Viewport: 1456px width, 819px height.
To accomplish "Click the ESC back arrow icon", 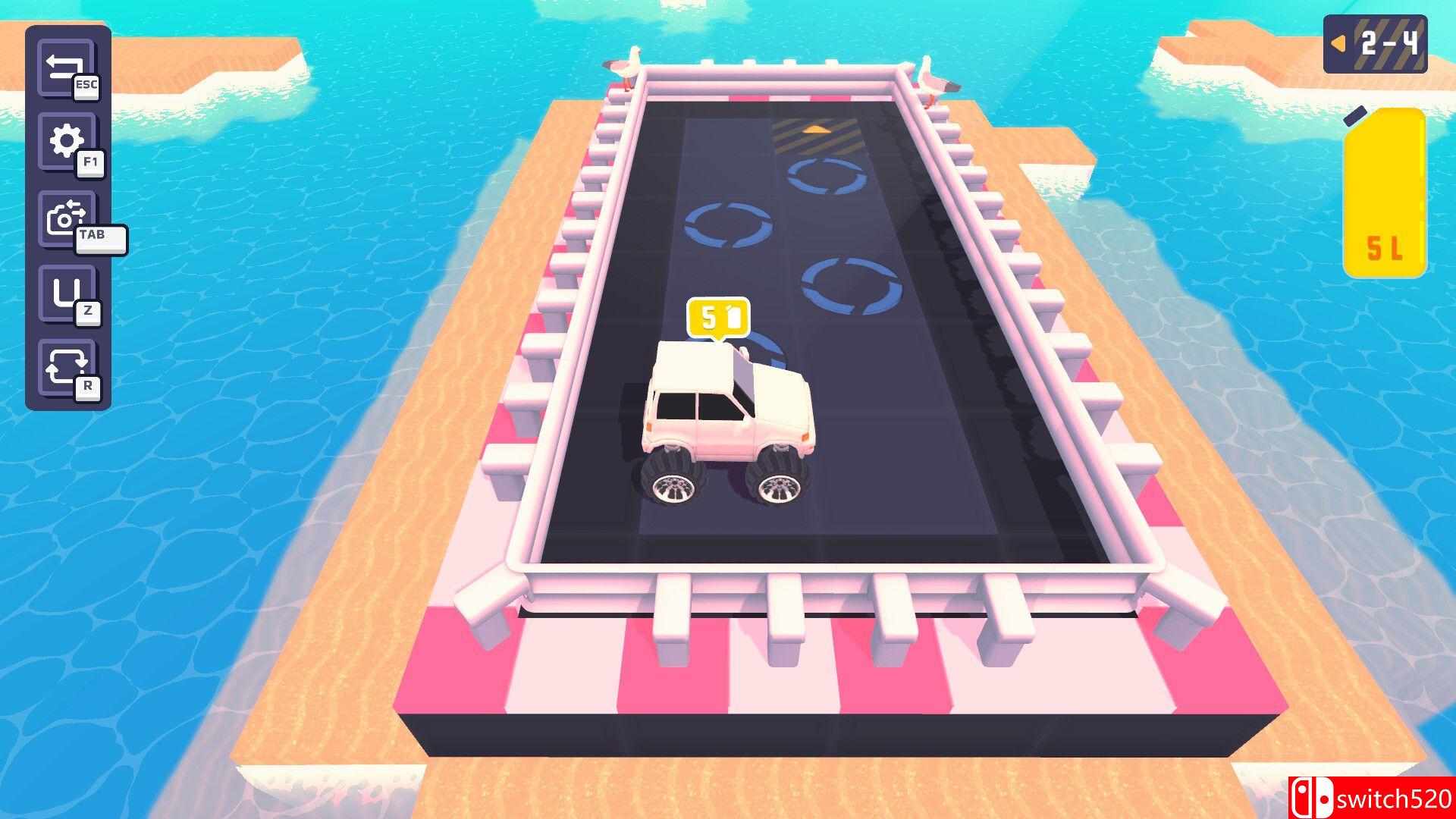I will pos(64,66).
